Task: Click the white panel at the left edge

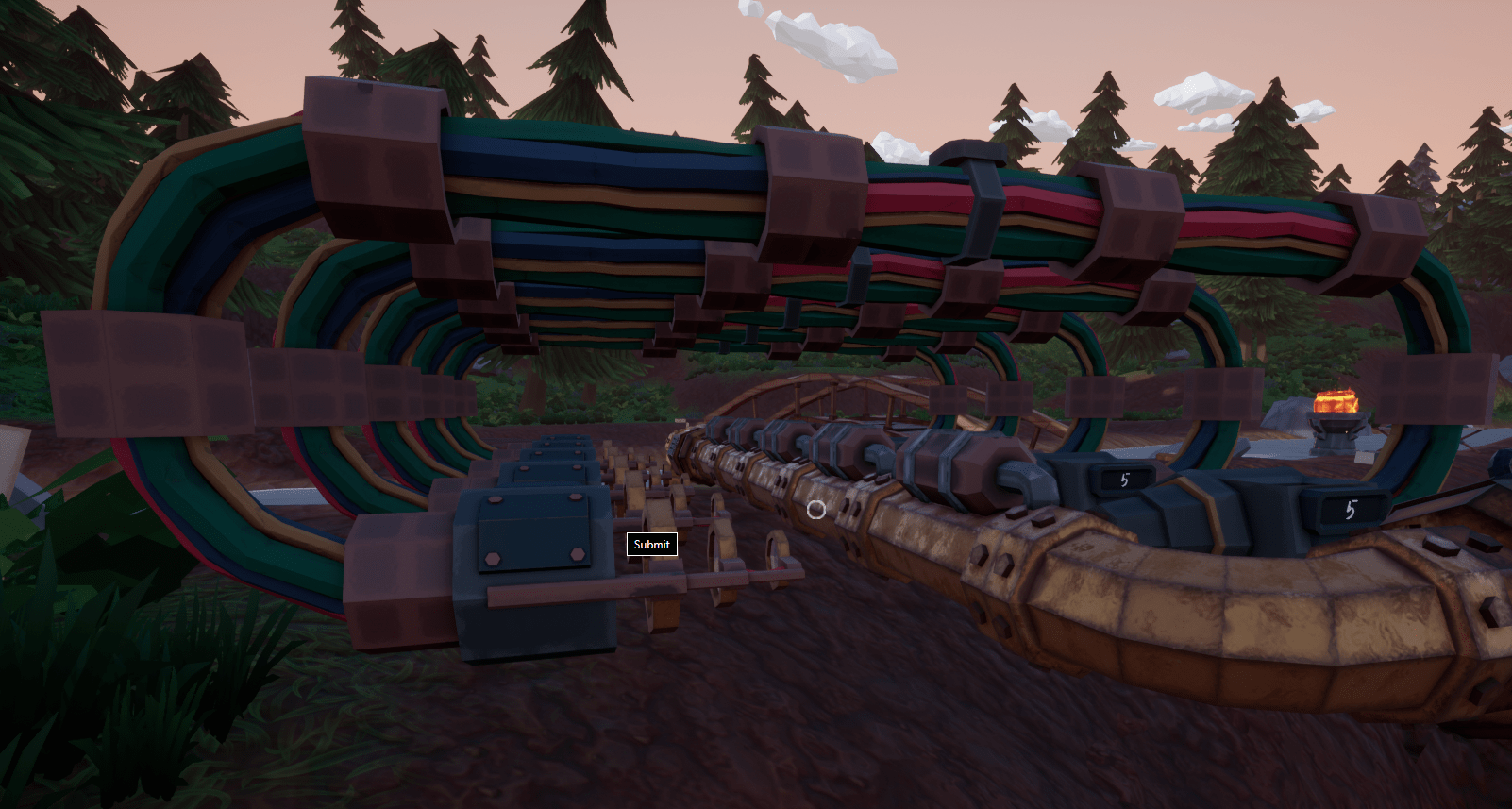Action: pos(9,453)
